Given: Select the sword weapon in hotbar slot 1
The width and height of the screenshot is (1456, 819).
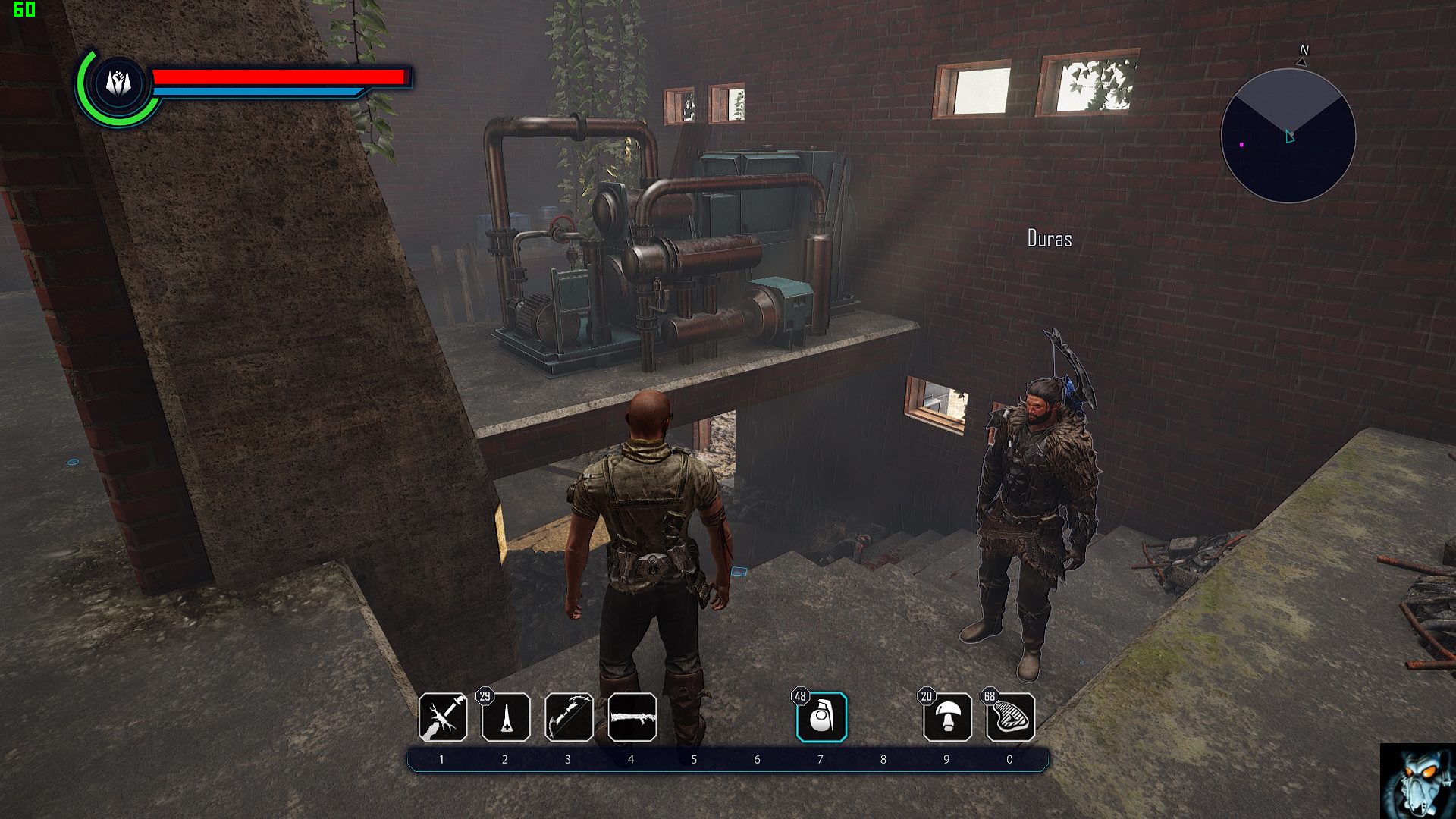Looking at the screenshot, I should [443, 717].
